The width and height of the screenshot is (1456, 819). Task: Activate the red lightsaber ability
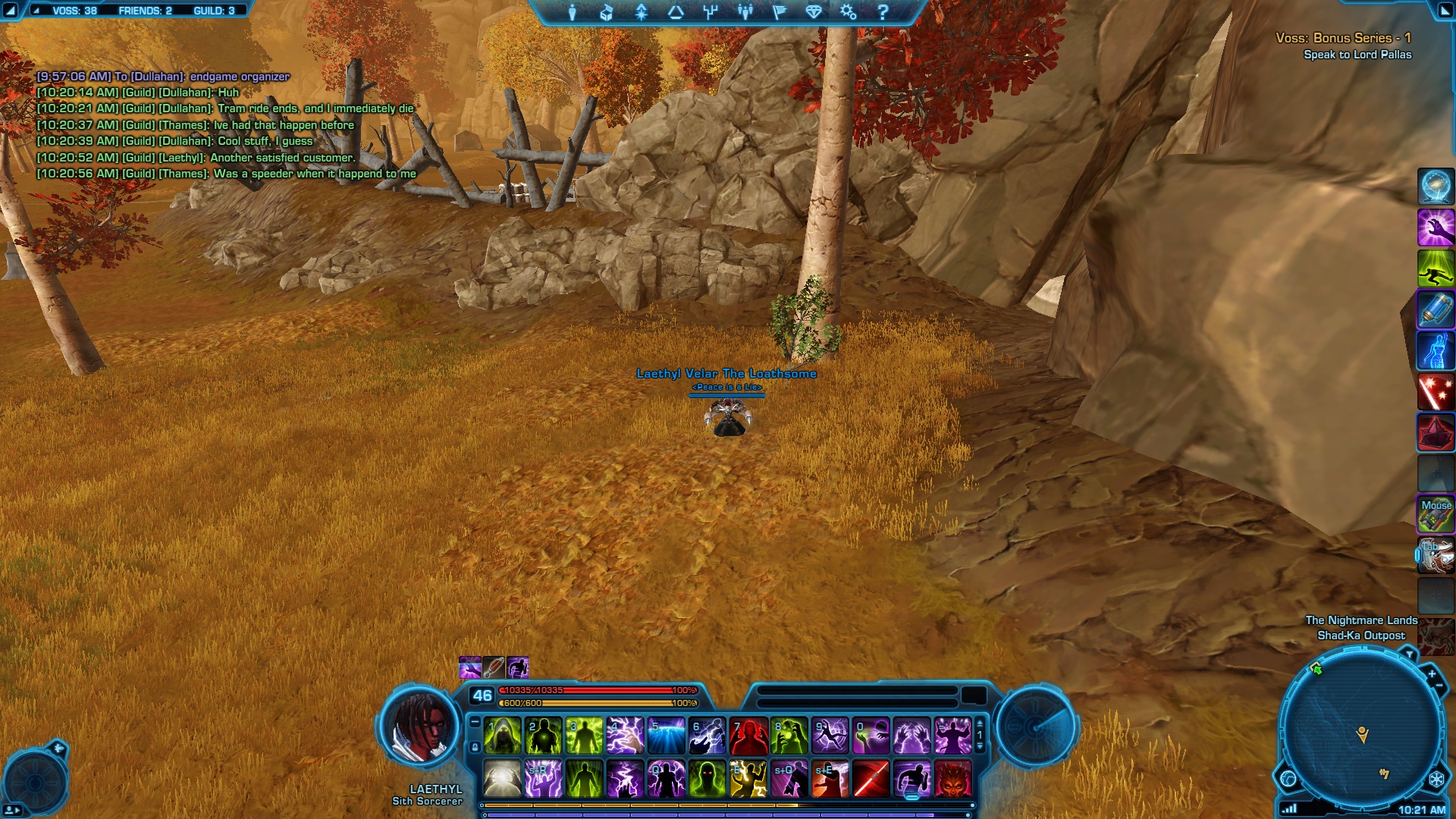871,779
